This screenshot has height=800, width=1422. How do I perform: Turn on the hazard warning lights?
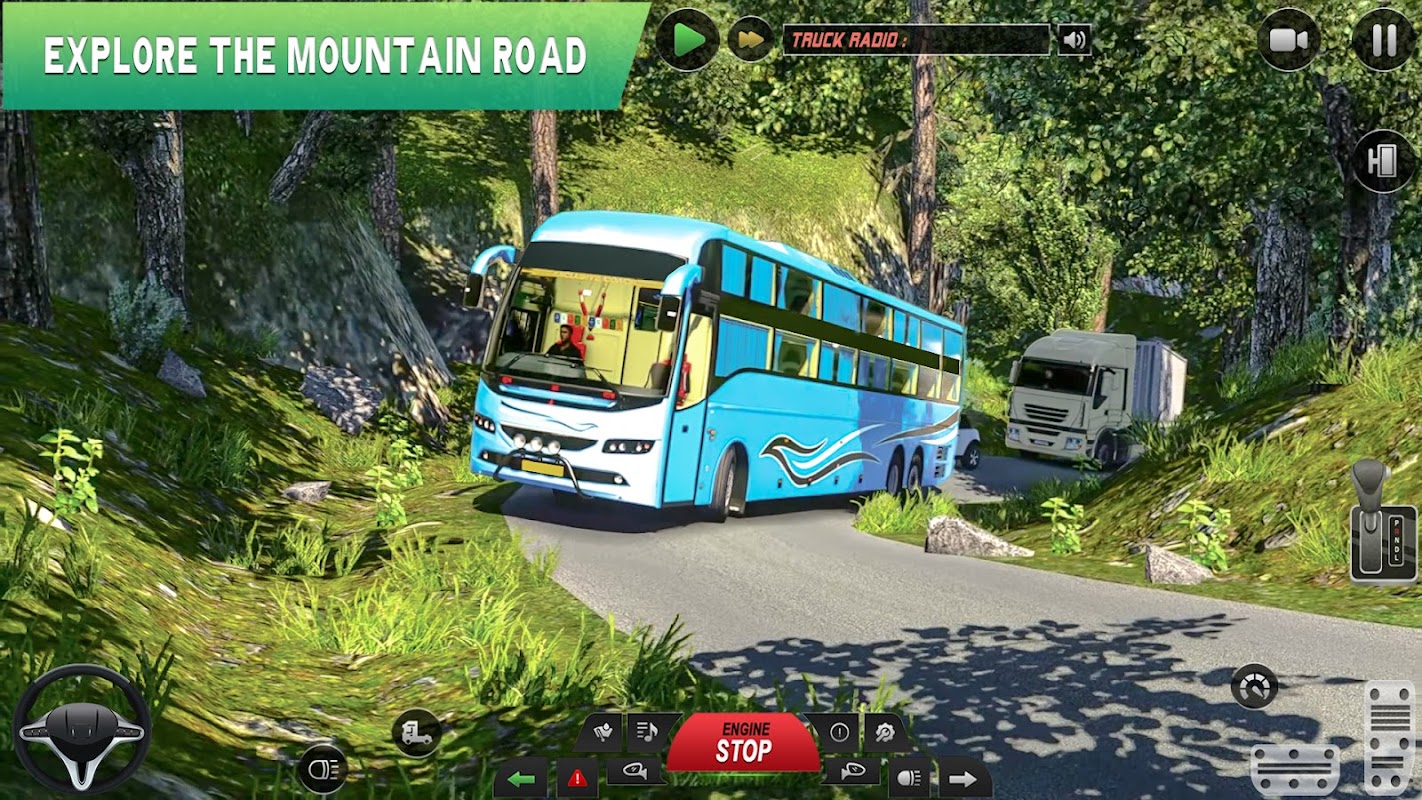(577, 778)
